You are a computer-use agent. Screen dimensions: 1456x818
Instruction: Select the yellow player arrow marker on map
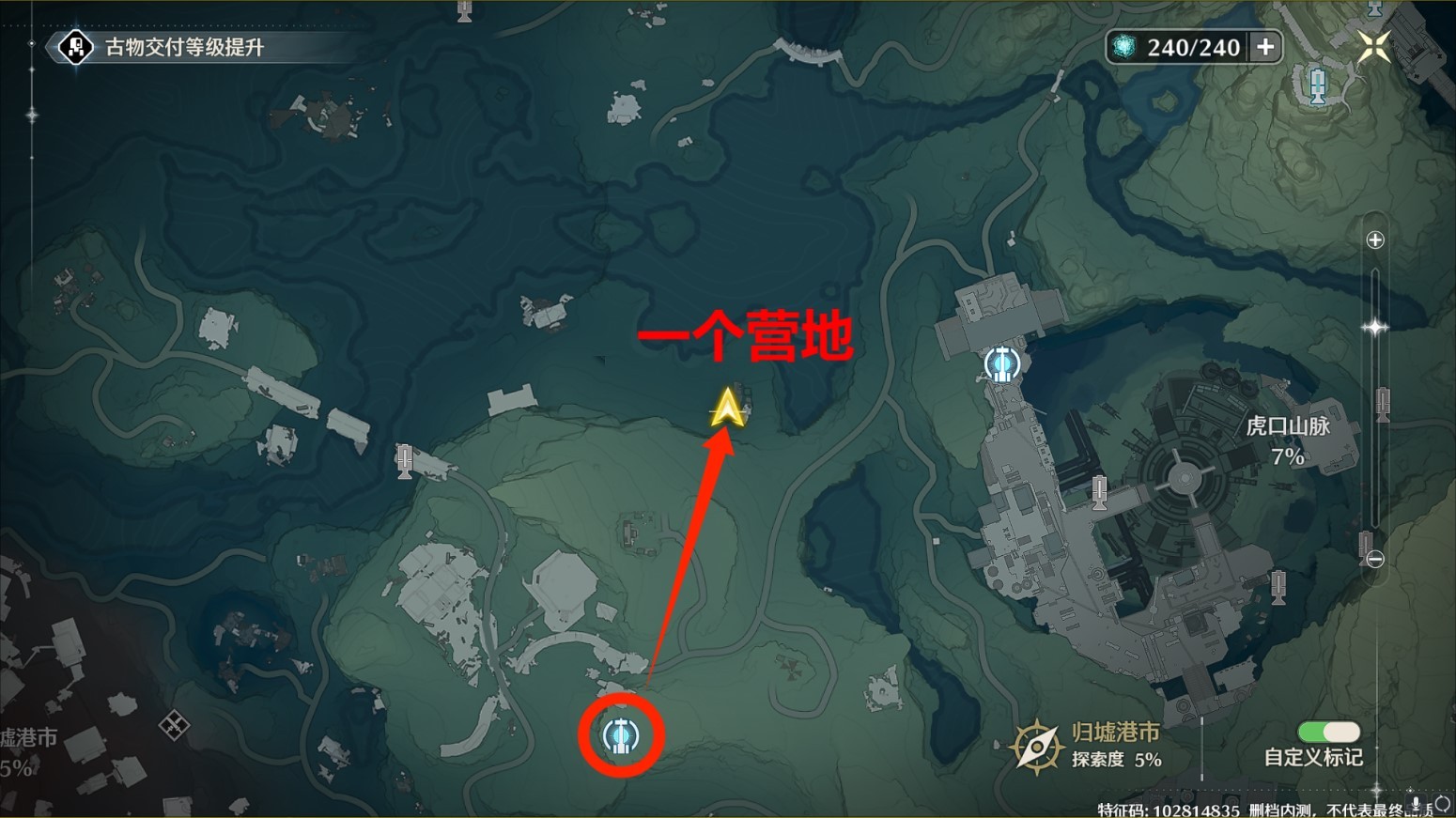click(x=726, y=410)
